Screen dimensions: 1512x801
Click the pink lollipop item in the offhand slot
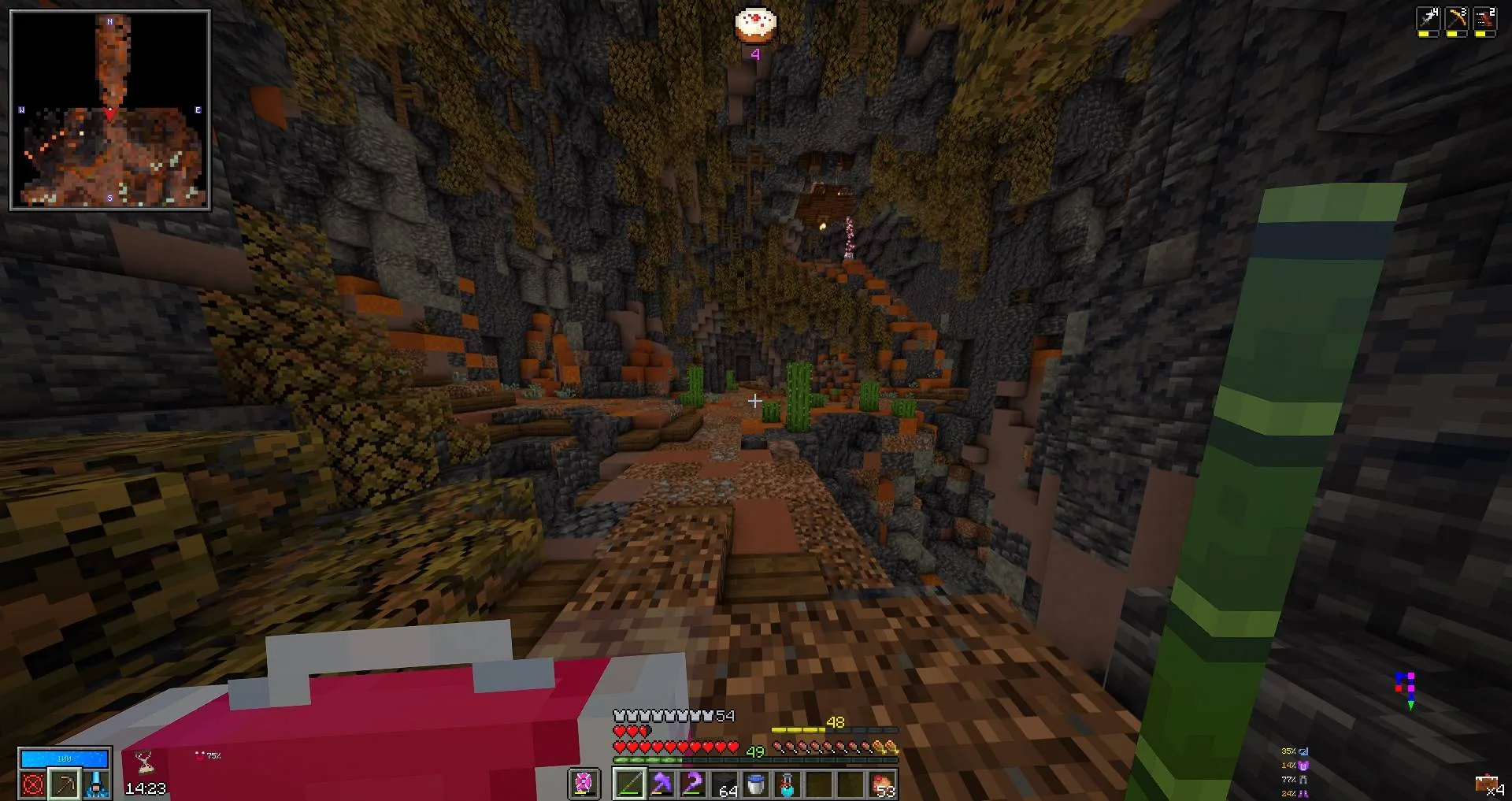click(584, 782)
